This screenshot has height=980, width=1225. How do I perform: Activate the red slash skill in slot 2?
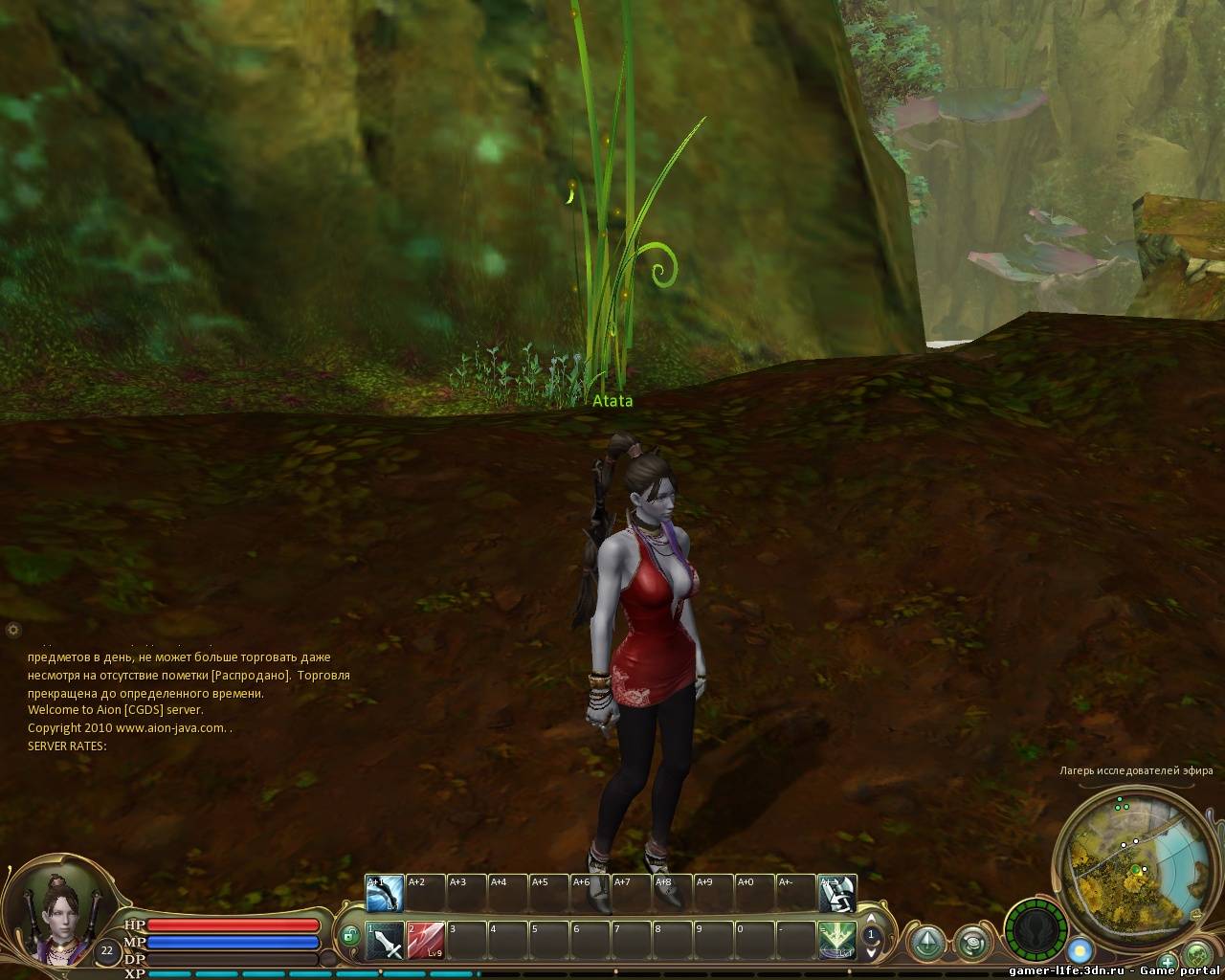[x=425, y=941]
